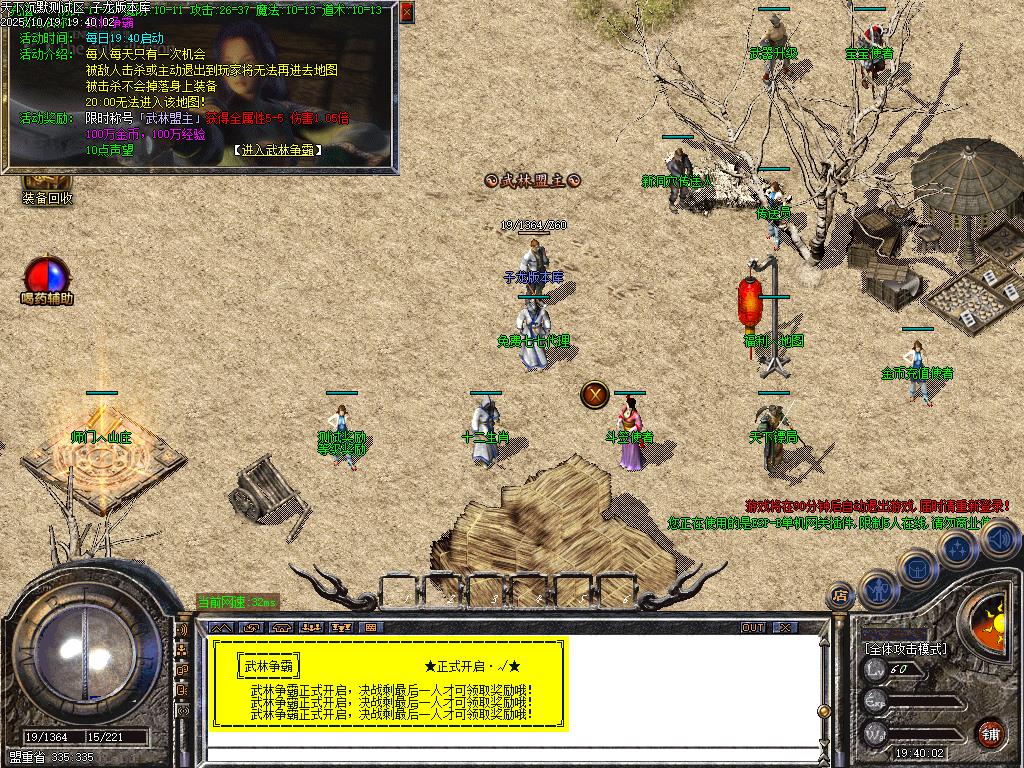Close the chat panel with X
This screenshot has width=1024, height=768.
pyautogui.click(x=786, y=627)
